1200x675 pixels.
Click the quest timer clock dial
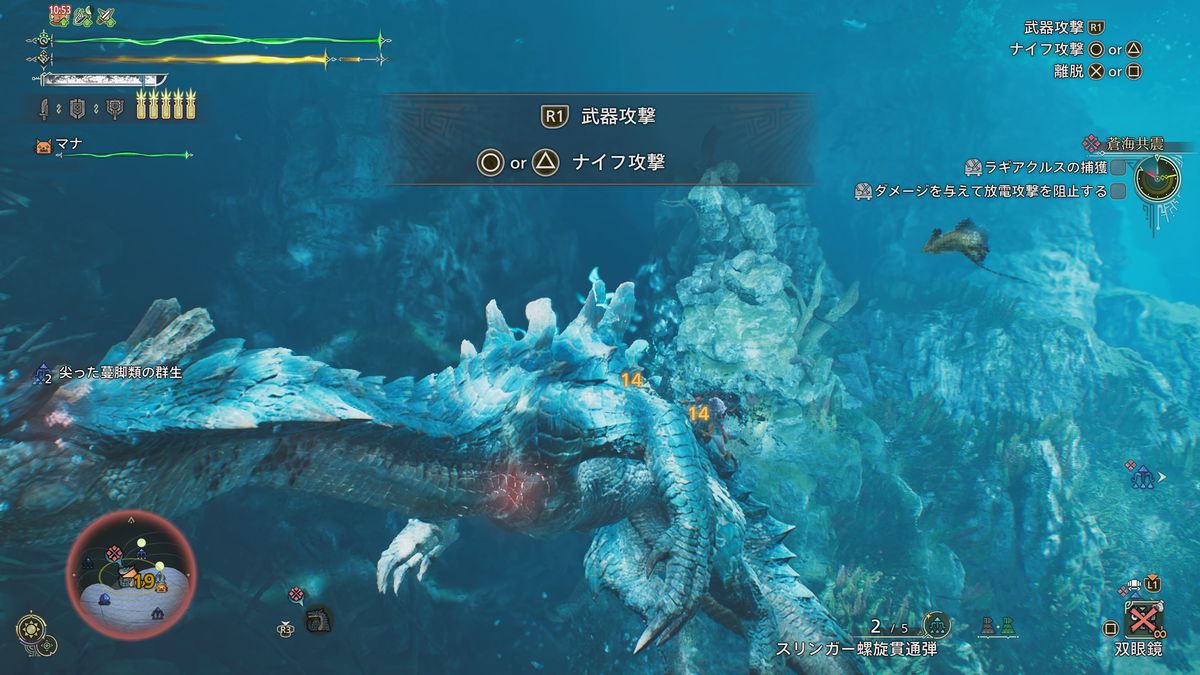1157,181
